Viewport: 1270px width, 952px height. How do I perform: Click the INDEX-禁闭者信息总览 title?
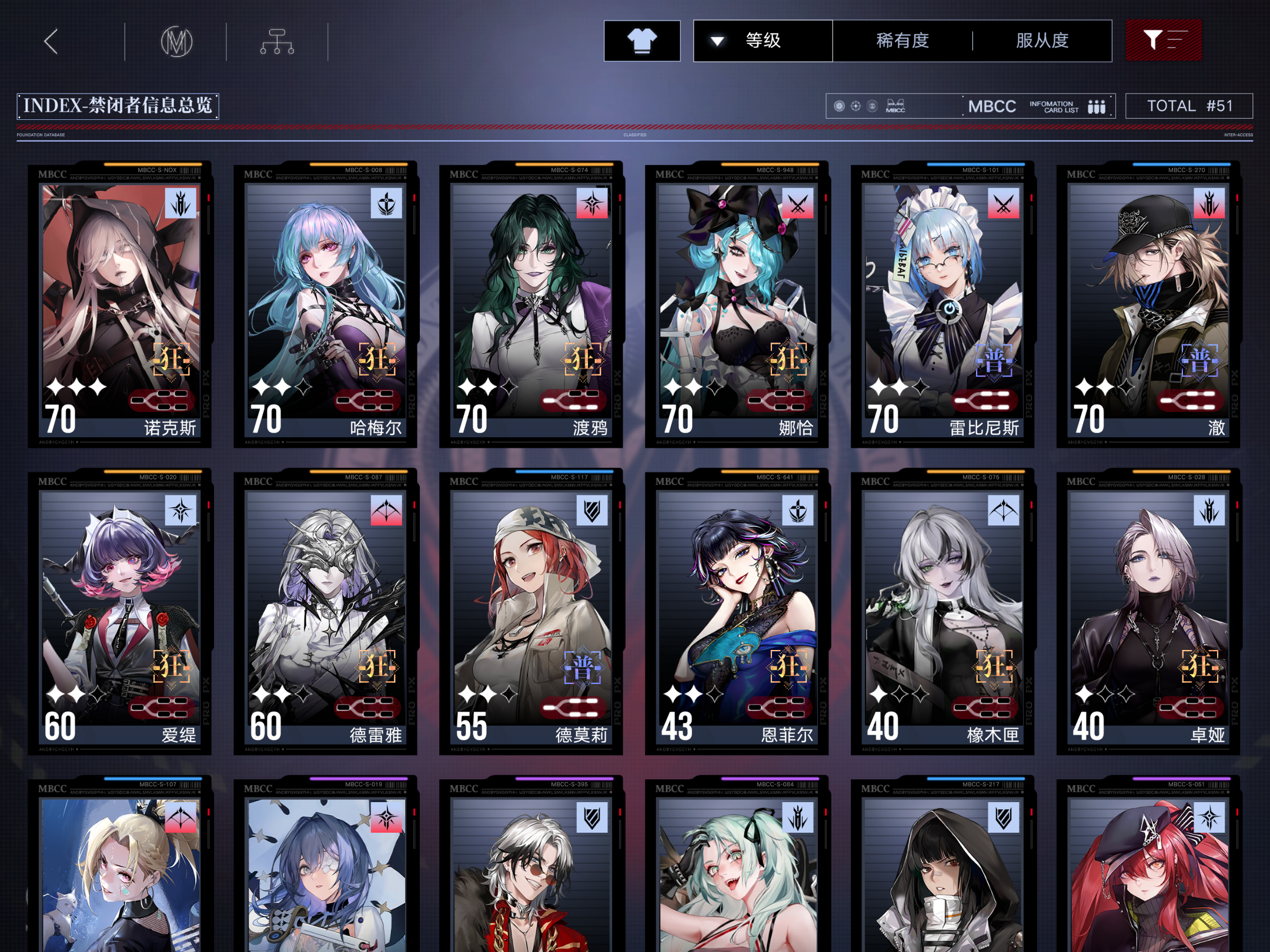click(x=118, y=106)
